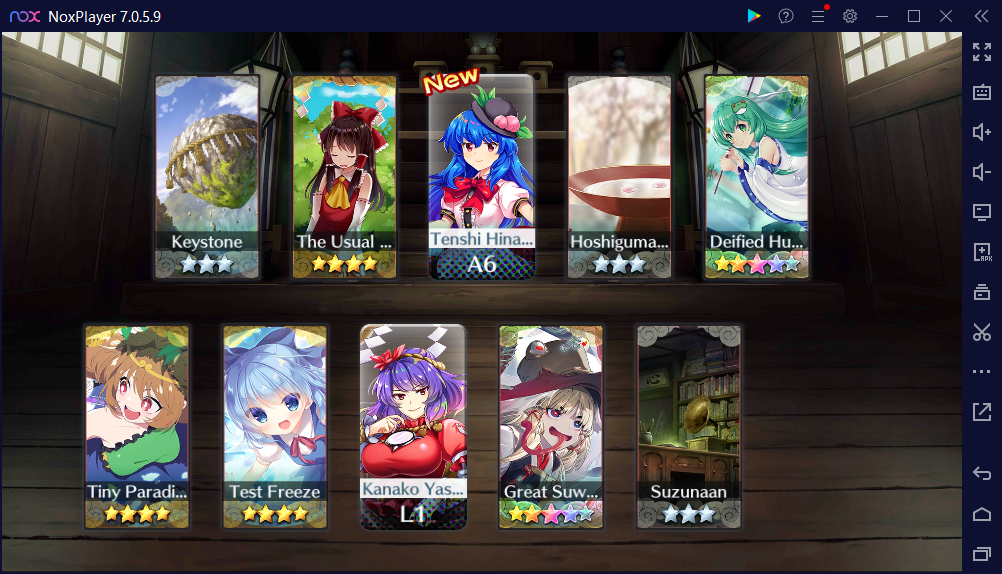Select the Hoshiguma sake bowl card

click(x=620, y=175)
